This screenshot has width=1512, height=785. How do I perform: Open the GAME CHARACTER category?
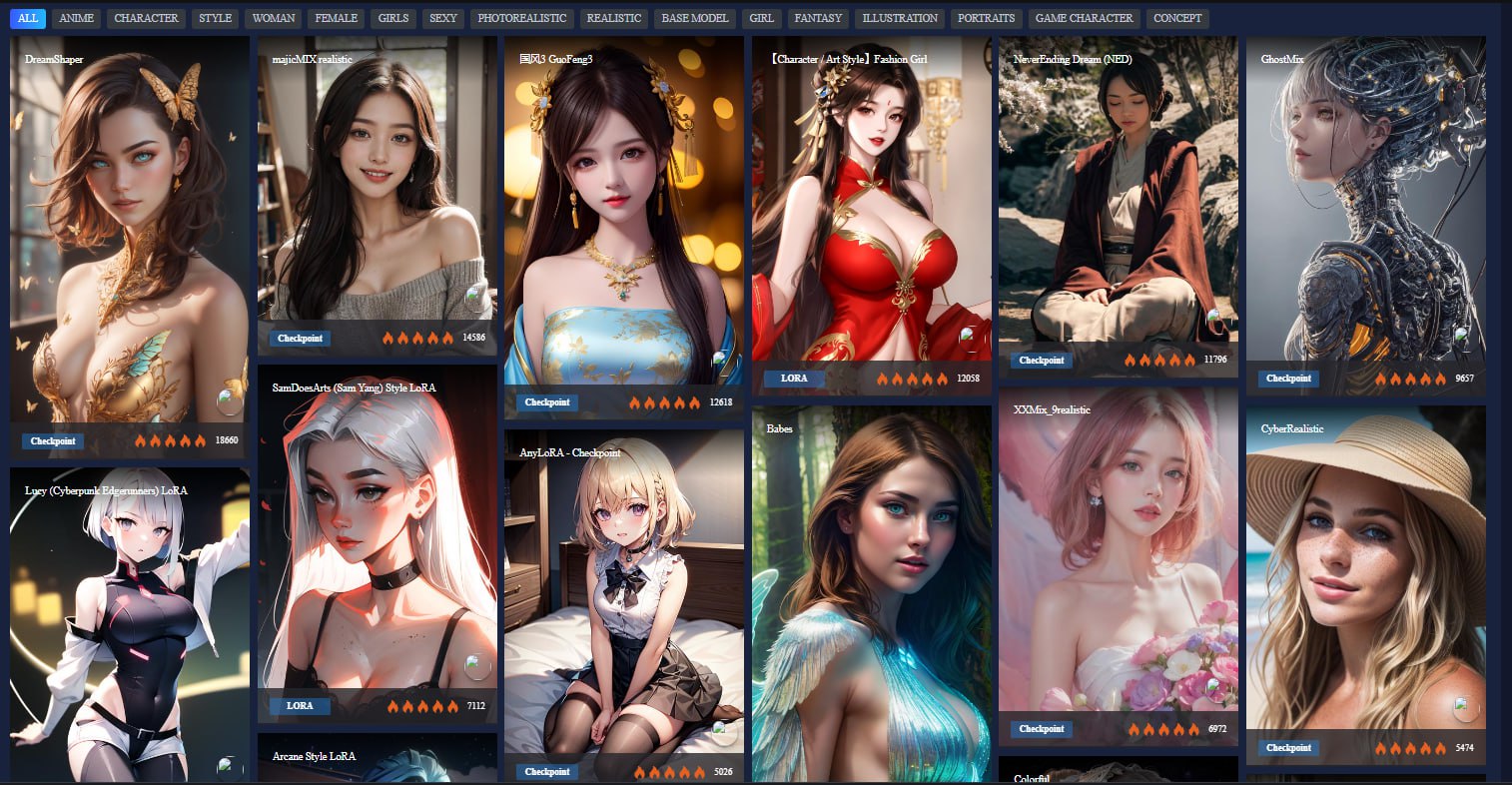1084,18
